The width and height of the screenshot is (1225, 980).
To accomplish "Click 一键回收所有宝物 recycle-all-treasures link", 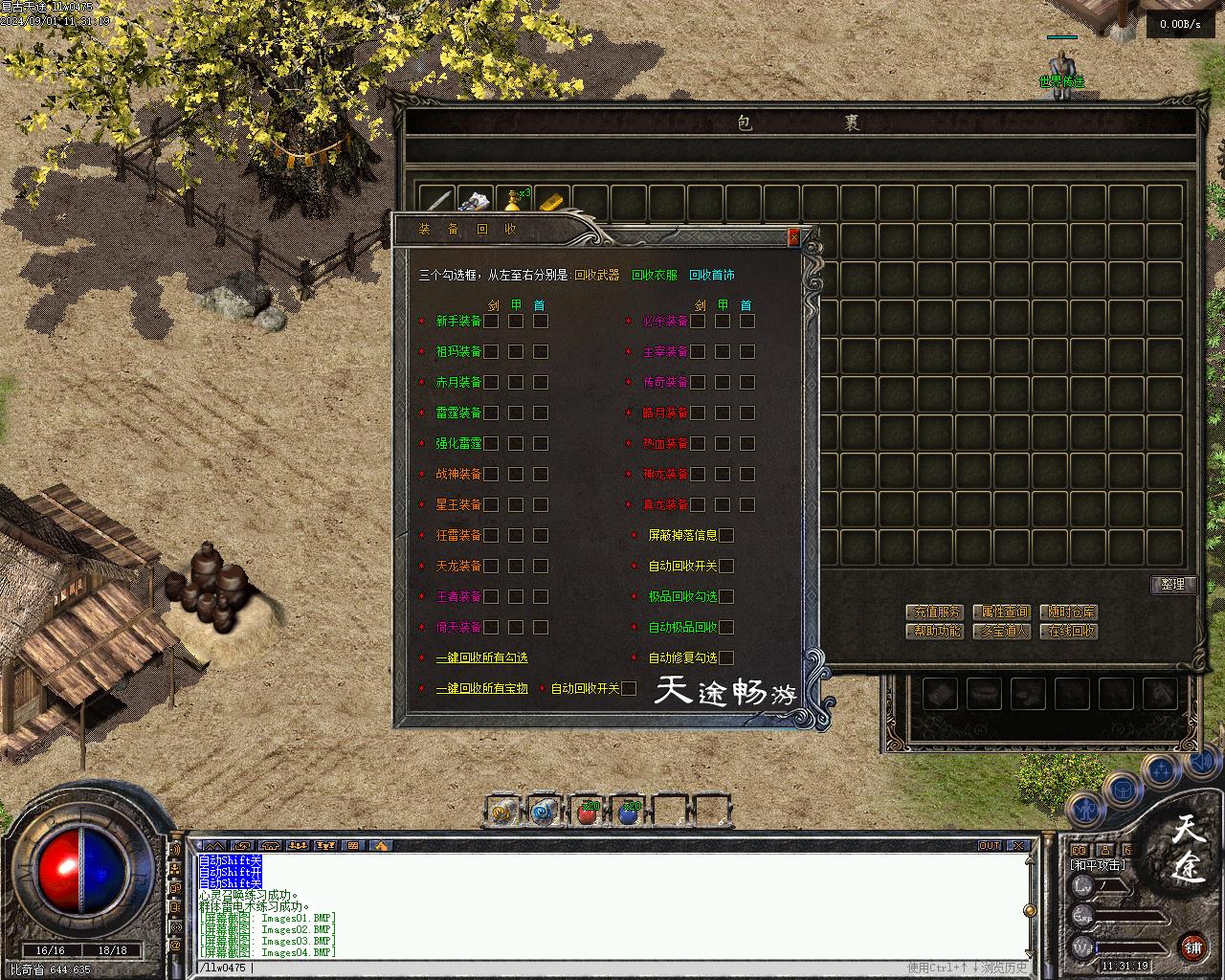I will pos(481,688).
